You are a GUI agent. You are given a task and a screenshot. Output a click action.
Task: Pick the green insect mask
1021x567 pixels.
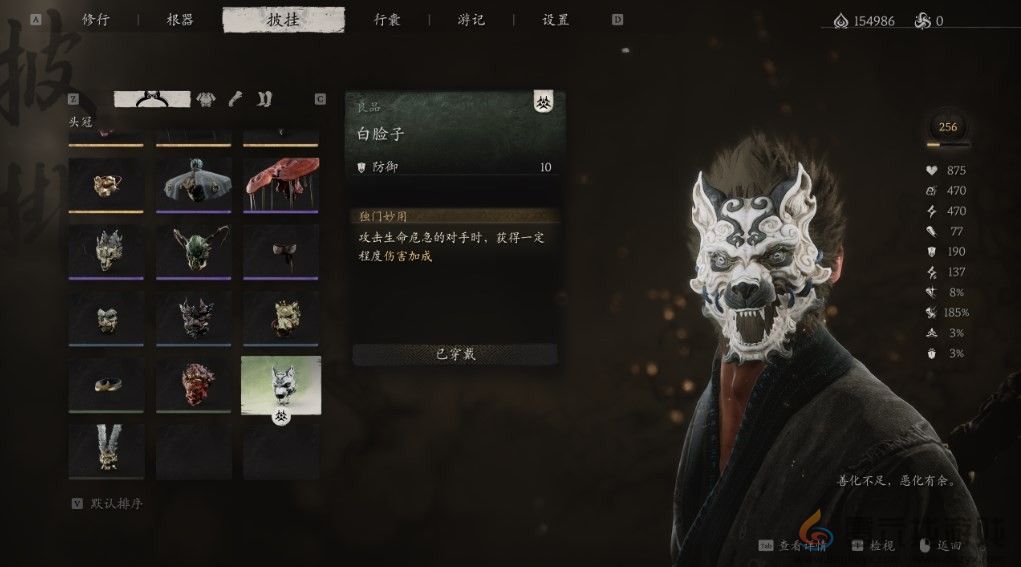click(x=194, y=250)
